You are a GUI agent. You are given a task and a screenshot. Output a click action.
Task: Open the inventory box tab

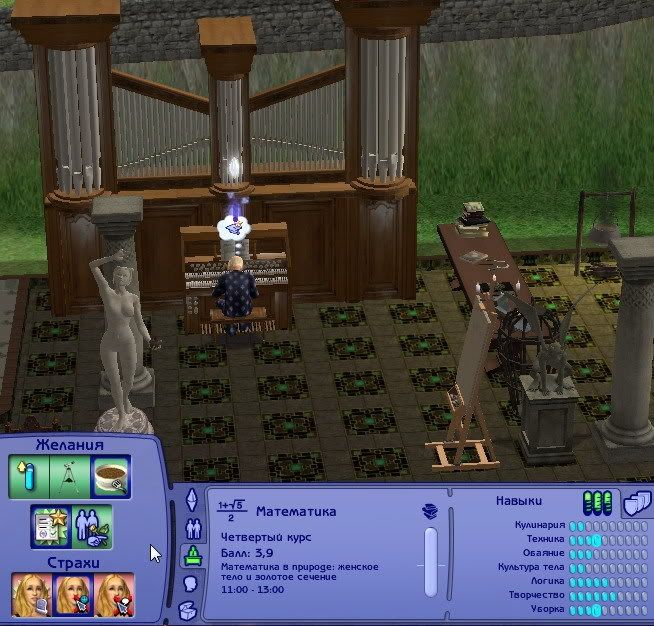coord(190,610)
